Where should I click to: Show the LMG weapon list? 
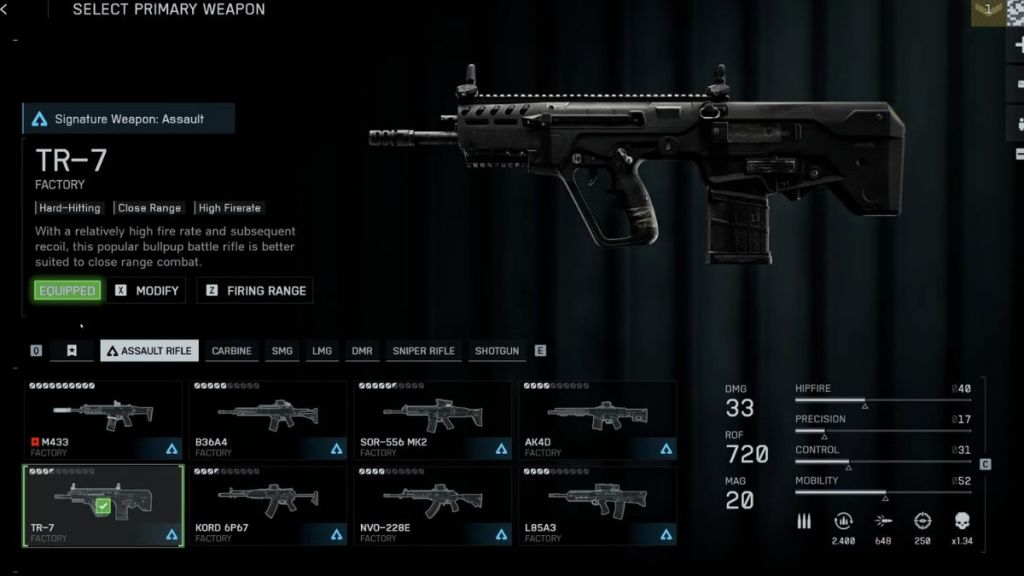coord(322,351)
